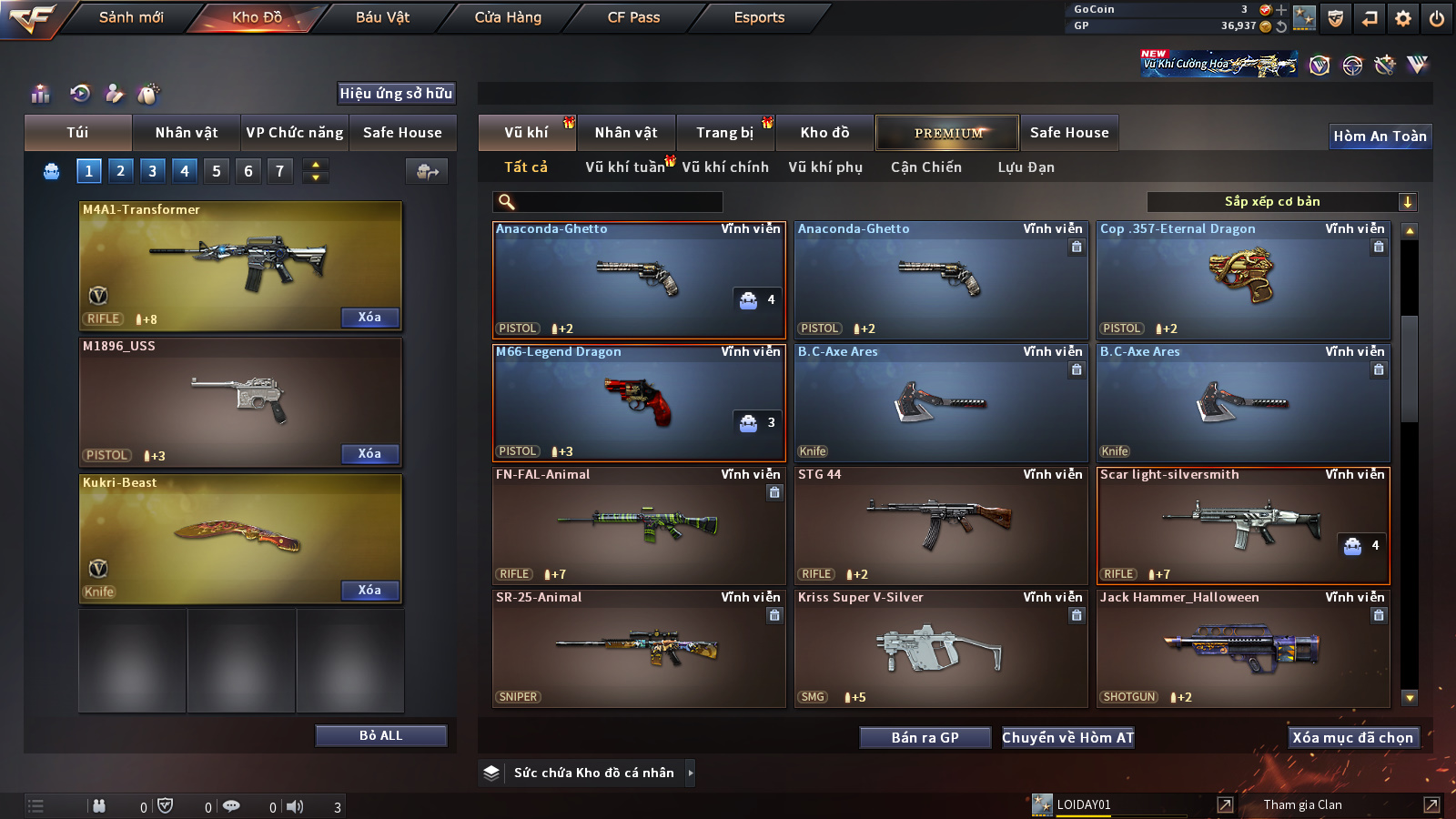Go to the Cửa Hàng shop
This screenshot has width=1456, height=819.
click(x=508, y=17)
